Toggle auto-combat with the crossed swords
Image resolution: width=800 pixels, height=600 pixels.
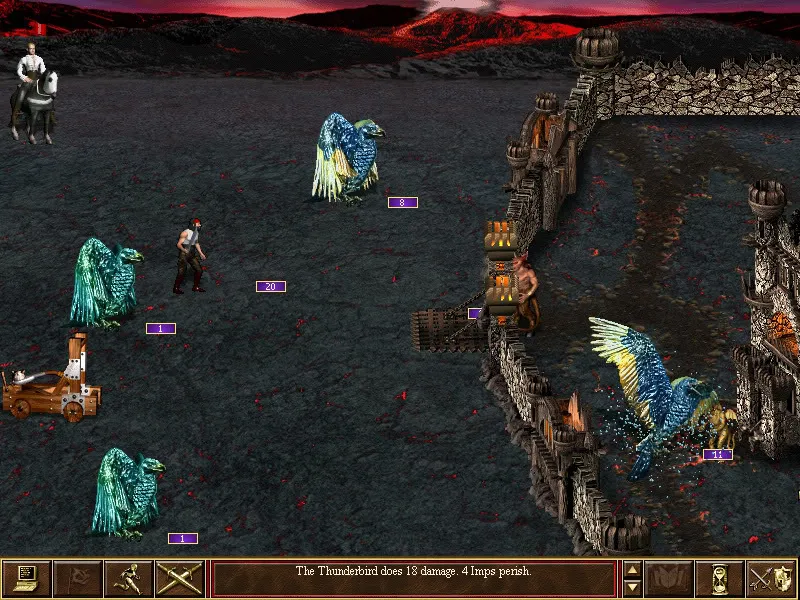point(180,578)
